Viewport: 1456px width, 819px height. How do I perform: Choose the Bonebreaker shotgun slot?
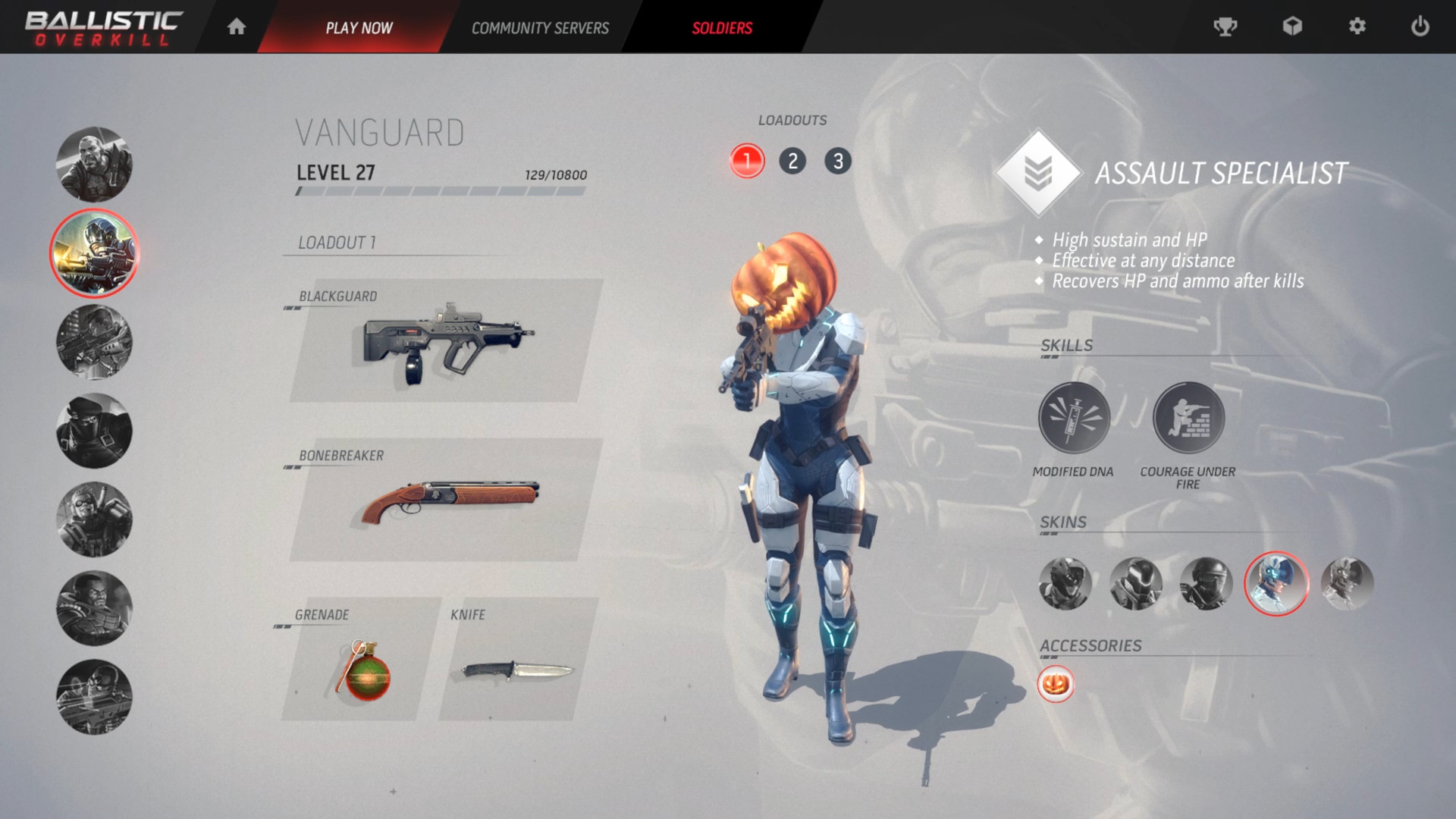446,500
